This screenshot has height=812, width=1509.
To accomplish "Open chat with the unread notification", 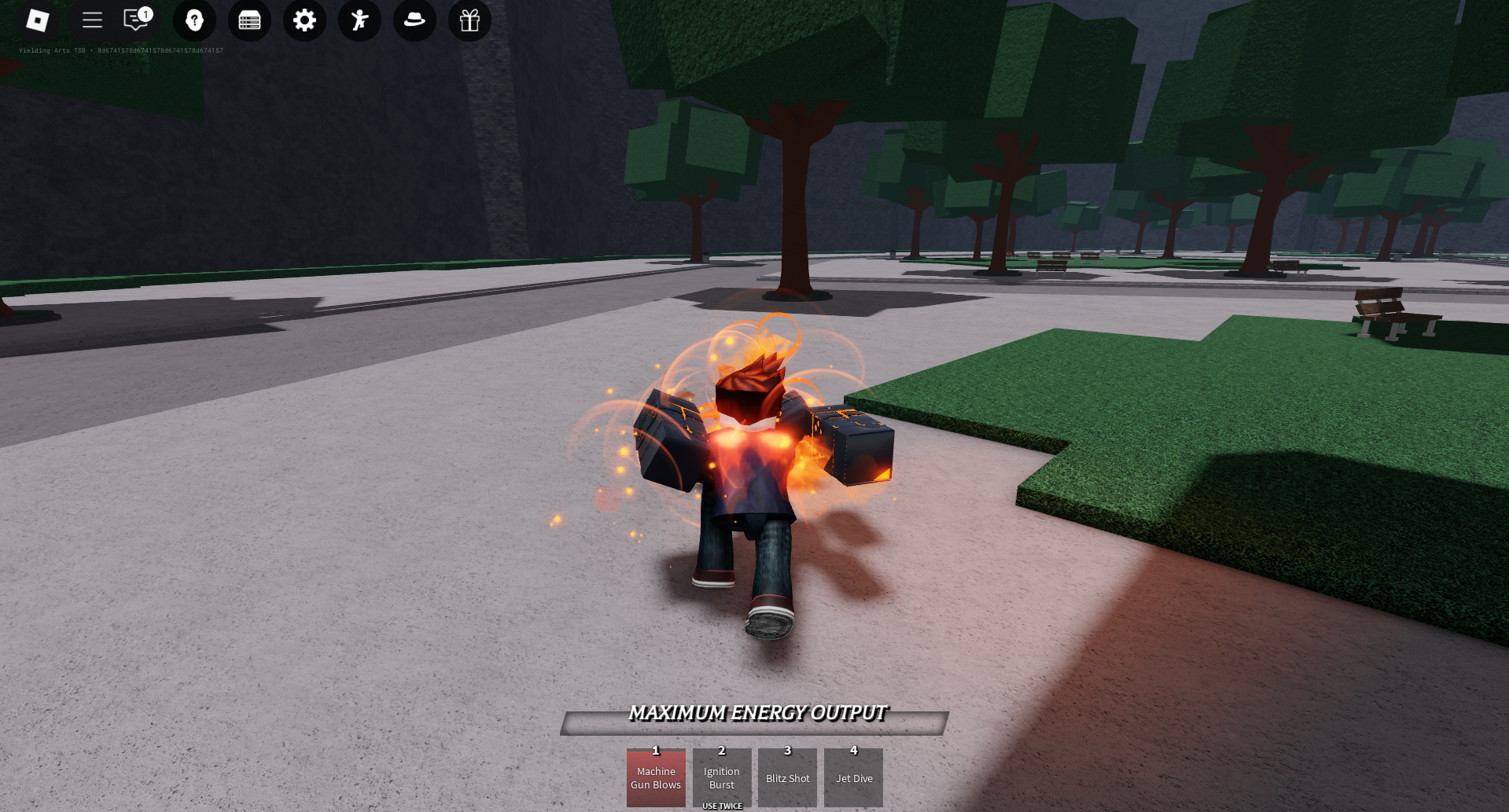I will pos(134,21).
